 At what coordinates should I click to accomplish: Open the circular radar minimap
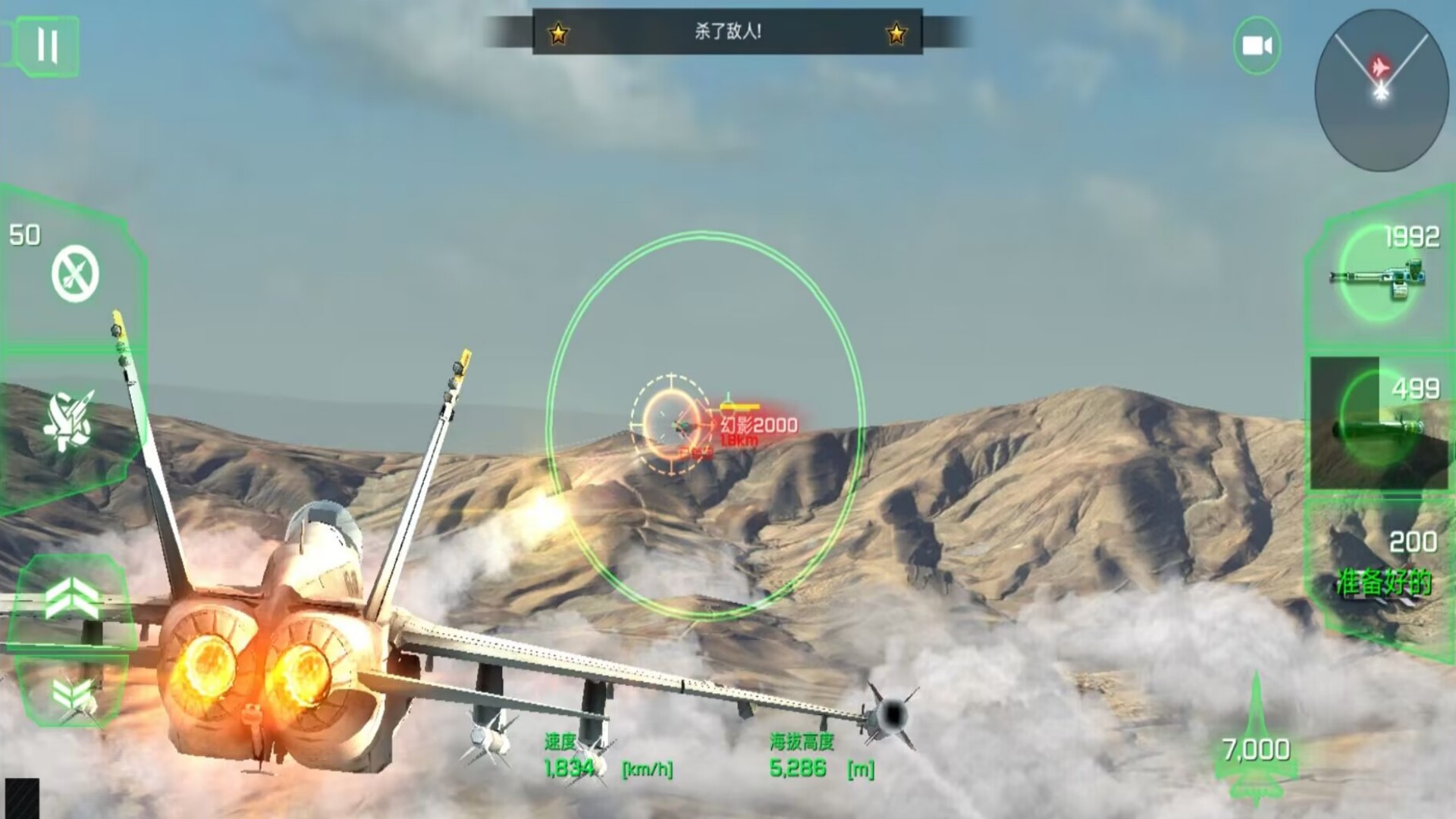pos(1380,89)
